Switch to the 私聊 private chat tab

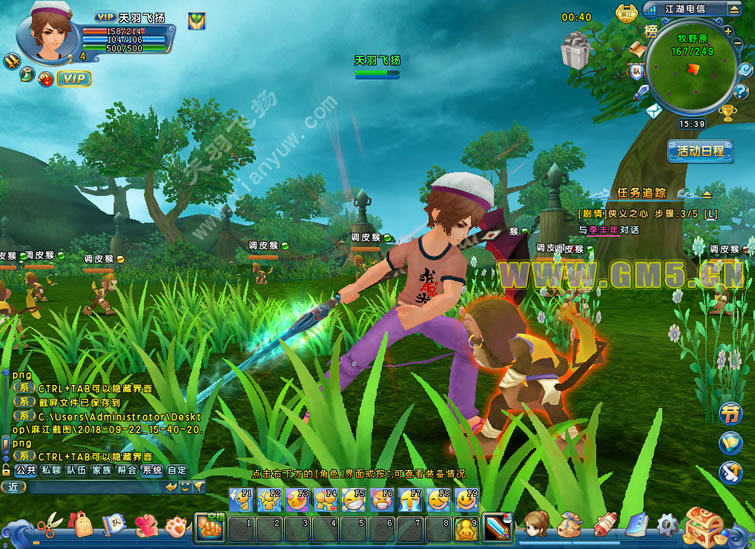[51, 469]
